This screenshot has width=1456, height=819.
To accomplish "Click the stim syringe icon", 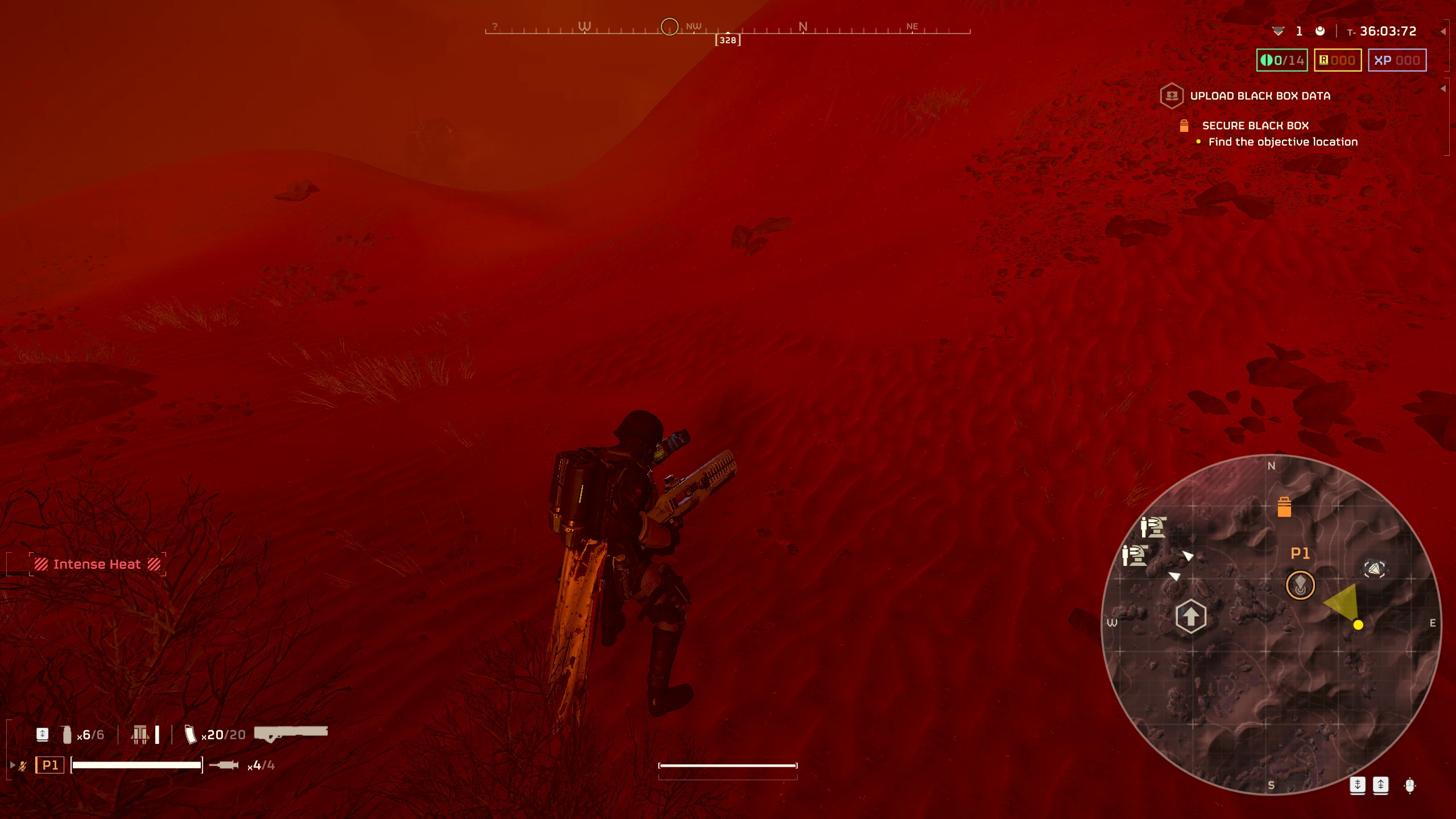I will click(x=224, y=766).
